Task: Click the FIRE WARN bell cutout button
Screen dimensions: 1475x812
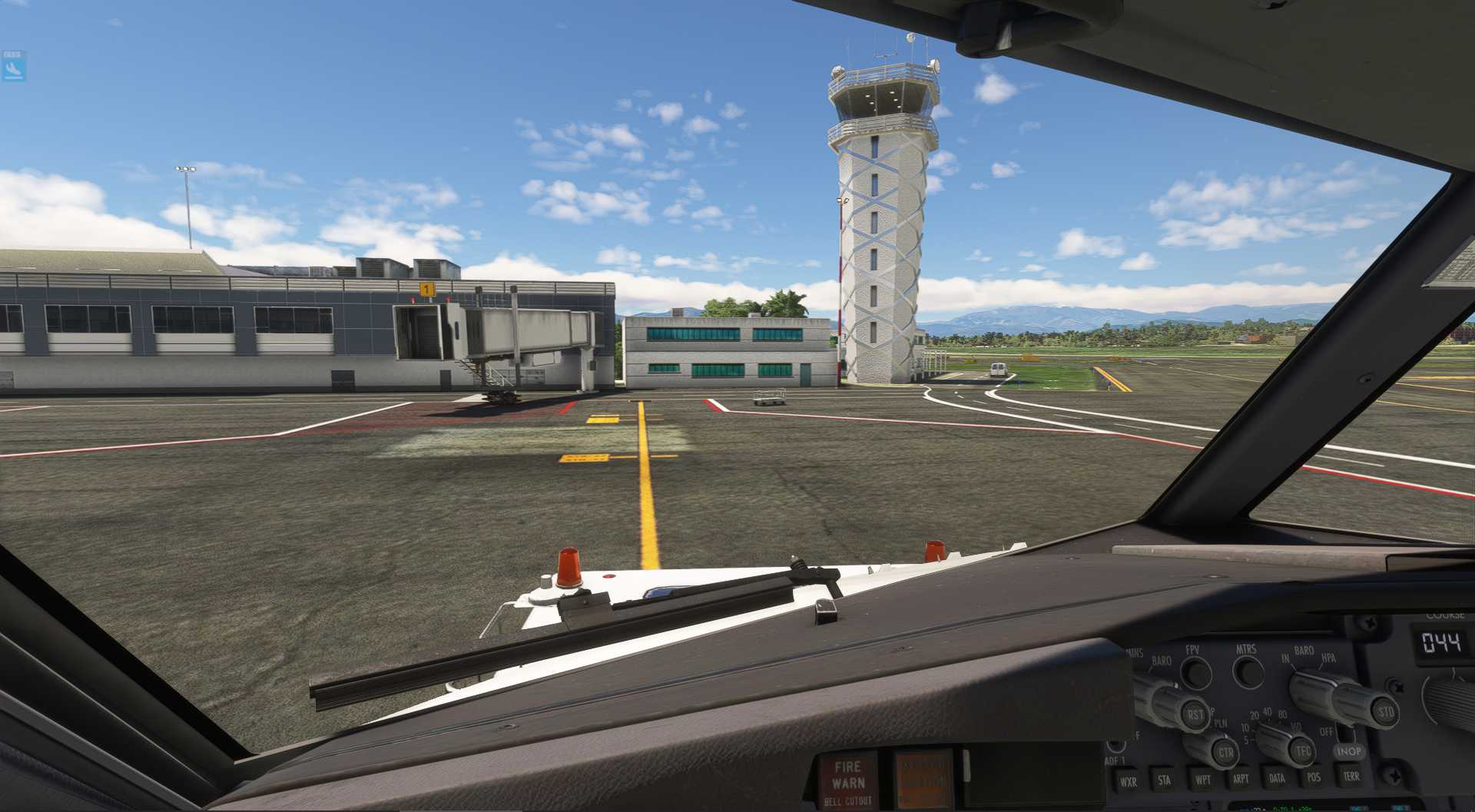Action: [x=847, y=780]
